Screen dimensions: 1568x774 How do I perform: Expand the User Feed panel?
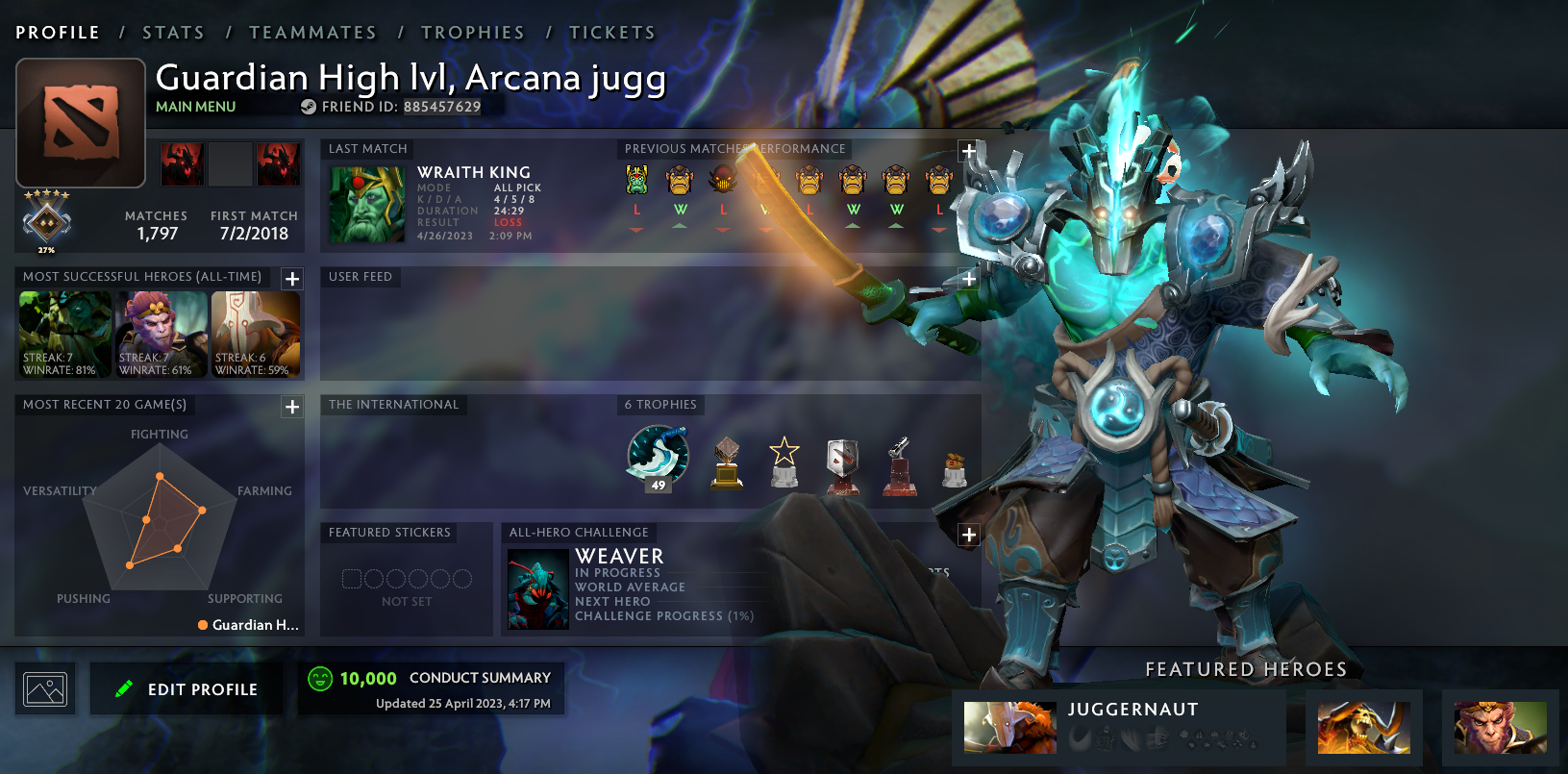(968, 278)
